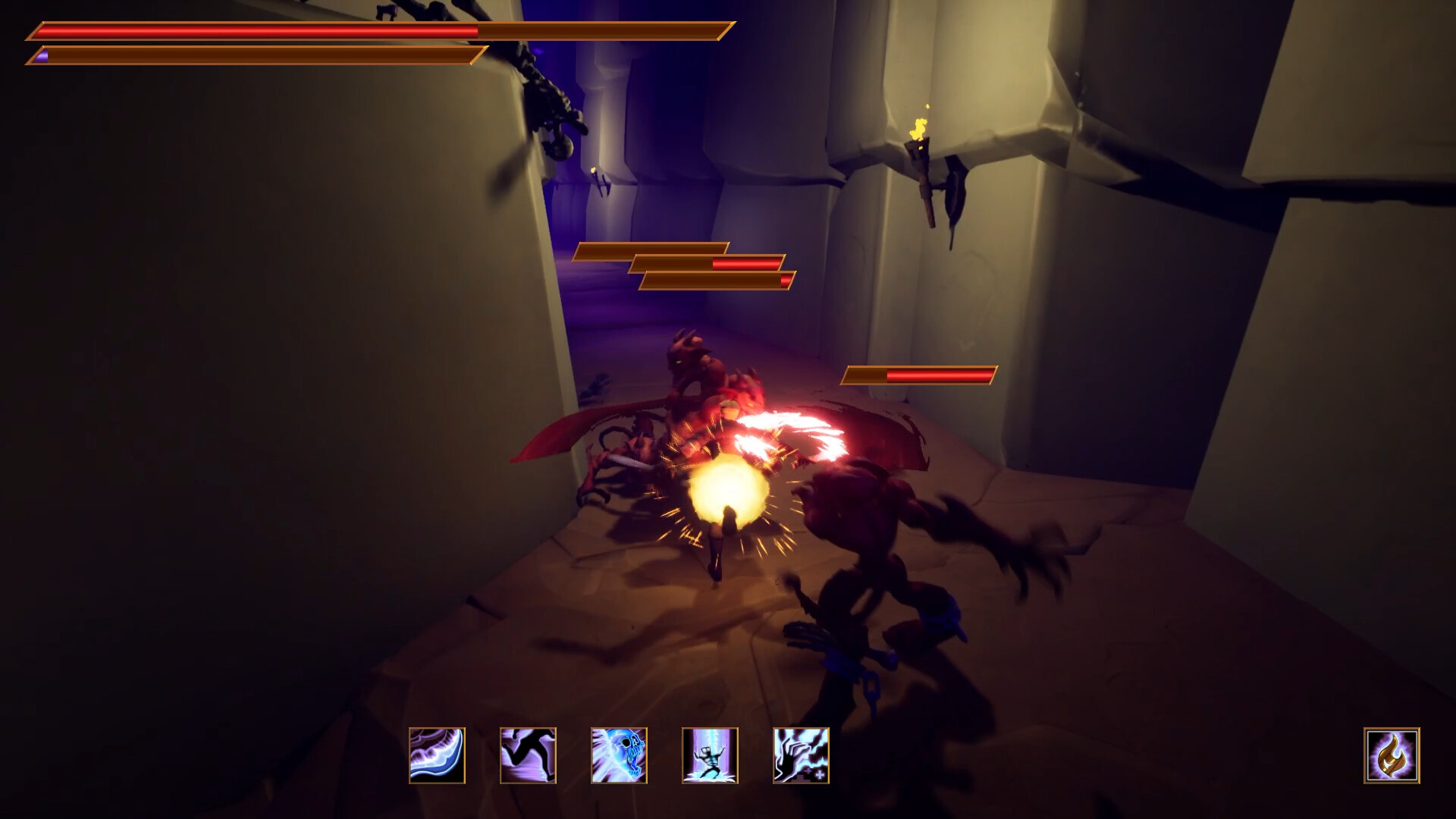
Task: Click the purple resource bar below the health bar
Action: click(250, 55)
